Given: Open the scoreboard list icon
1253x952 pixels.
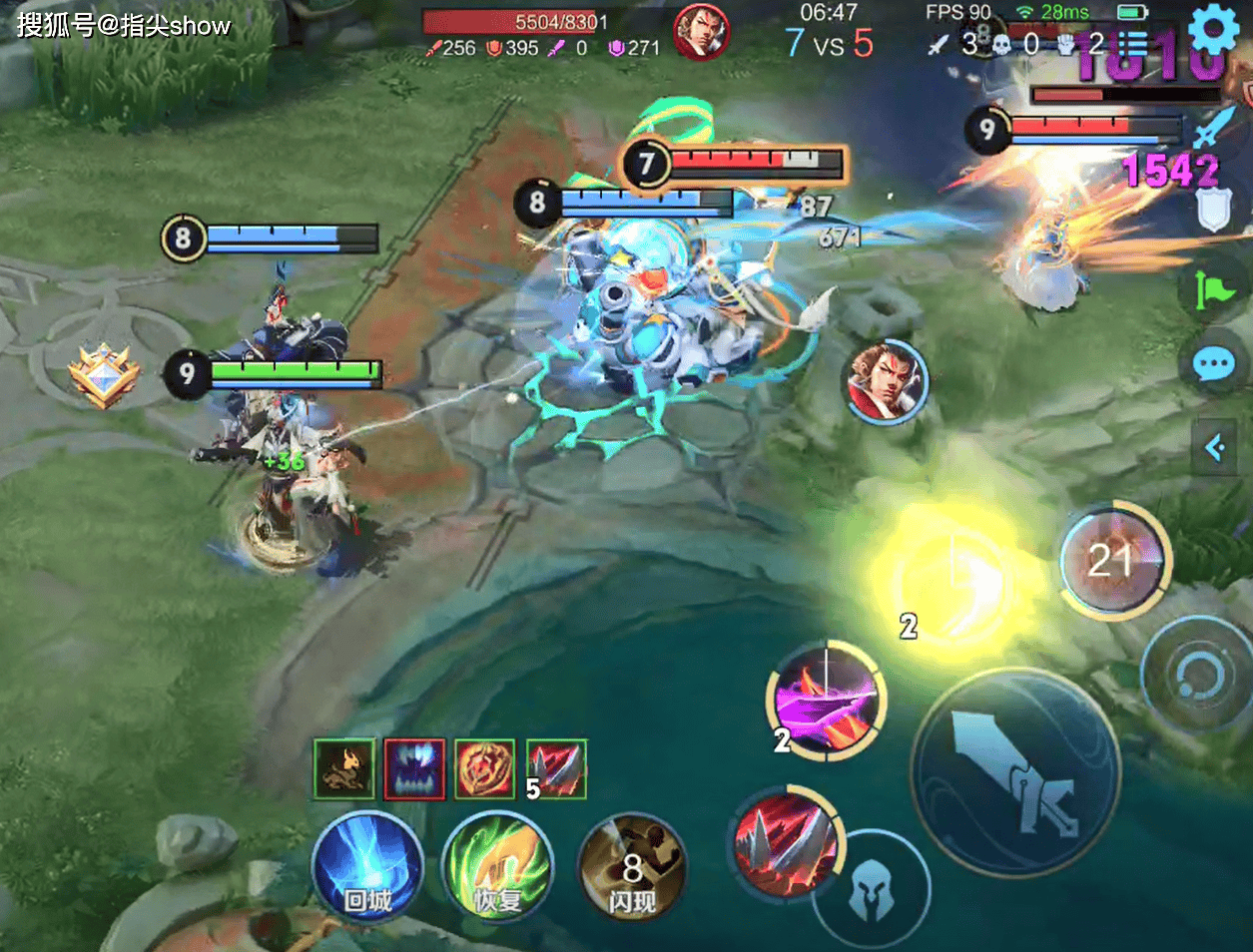Looking at the screenshot, I should (1134, 45).
